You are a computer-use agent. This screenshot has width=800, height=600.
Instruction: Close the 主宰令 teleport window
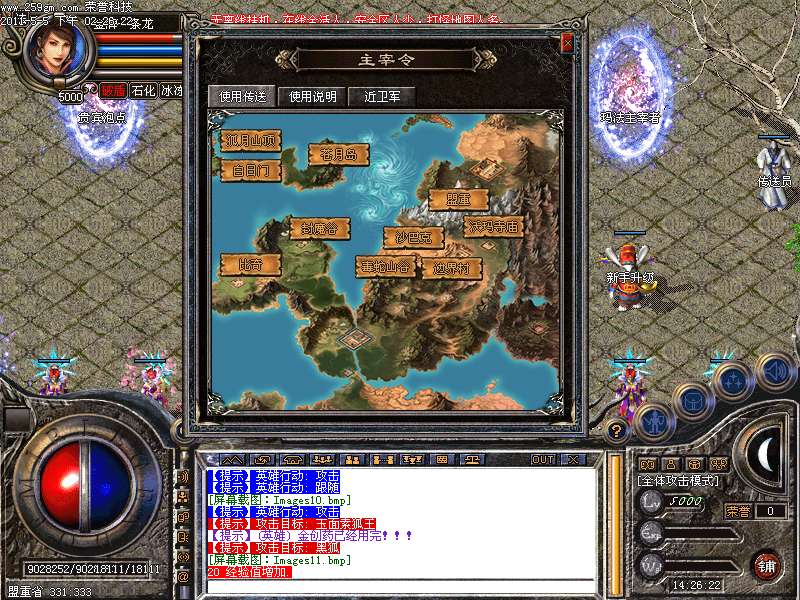click(567, 43)
